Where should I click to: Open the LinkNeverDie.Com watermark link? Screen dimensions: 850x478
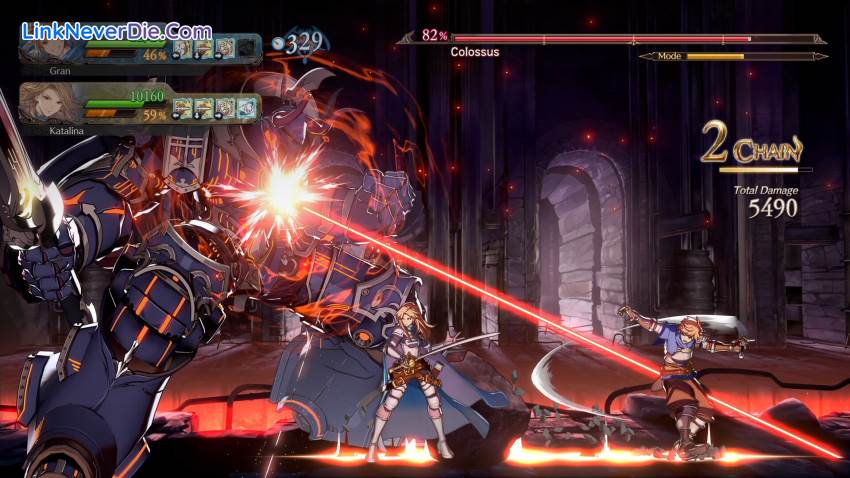(x=116, y=32)
